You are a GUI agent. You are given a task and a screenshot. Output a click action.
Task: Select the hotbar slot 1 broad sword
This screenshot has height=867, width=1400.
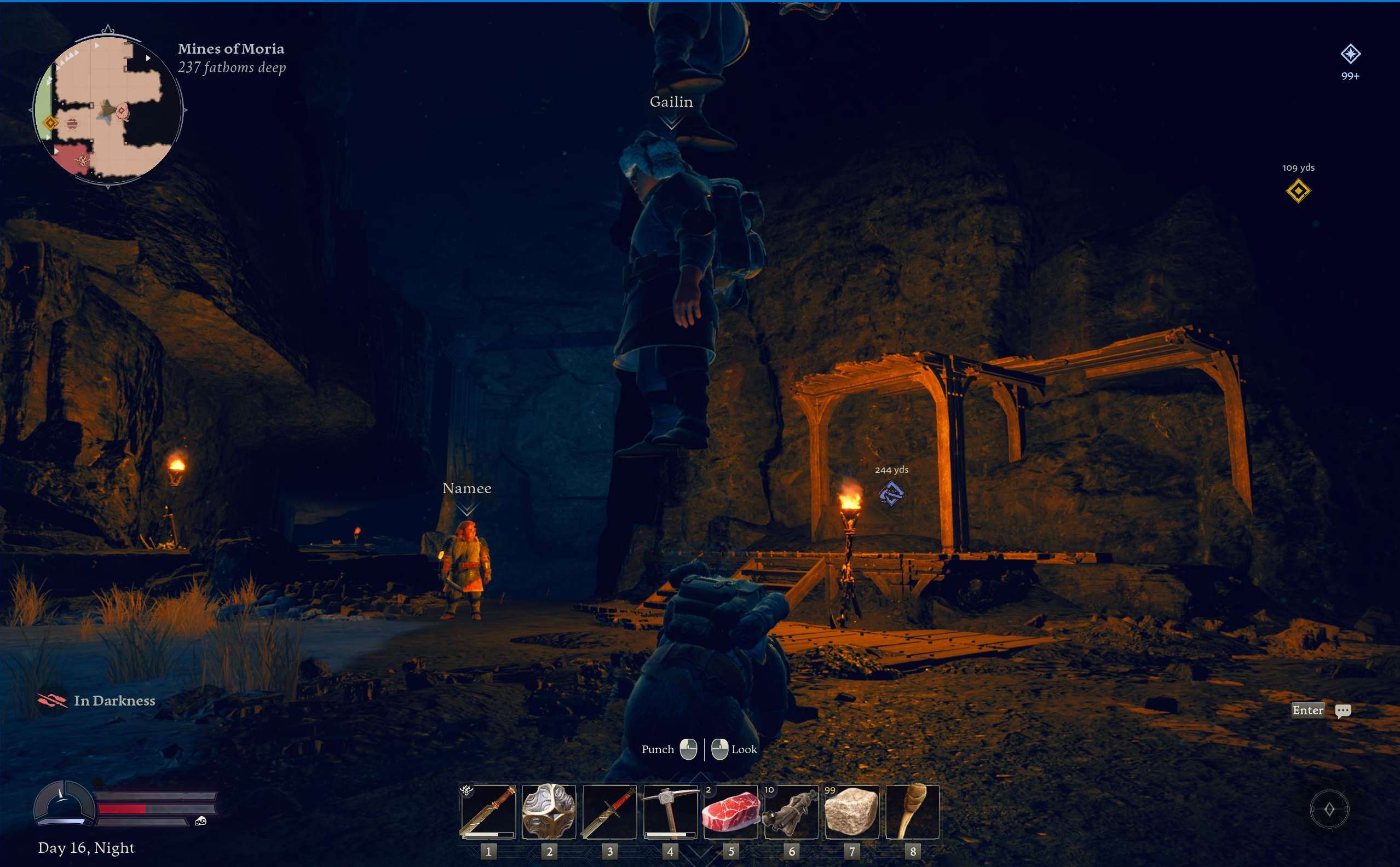tap(488, 811)
